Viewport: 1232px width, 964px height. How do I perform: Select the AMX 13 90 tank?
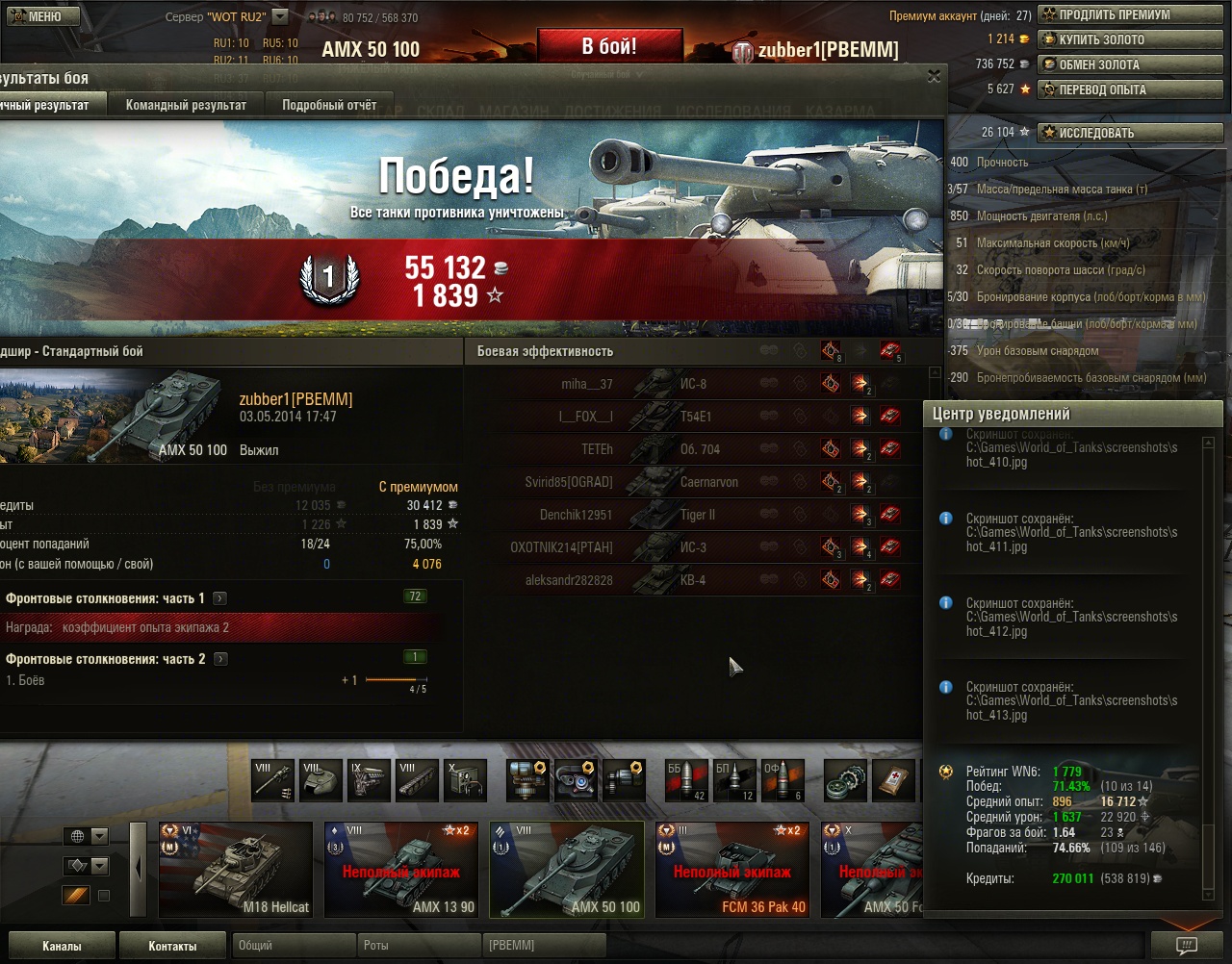pos(401,869)
